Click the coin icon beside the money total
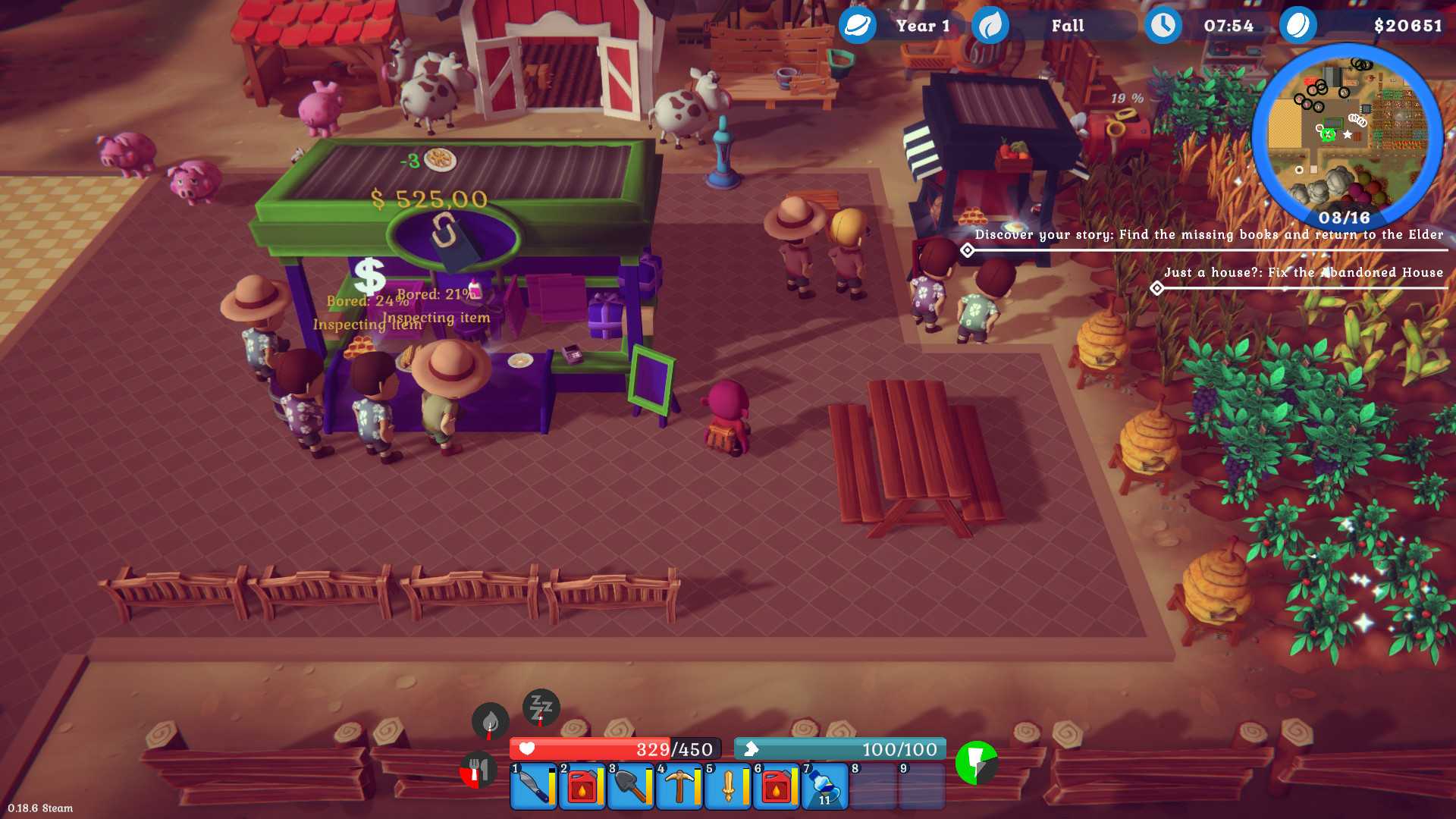The image size is (1456, 819). (1298, 25)
